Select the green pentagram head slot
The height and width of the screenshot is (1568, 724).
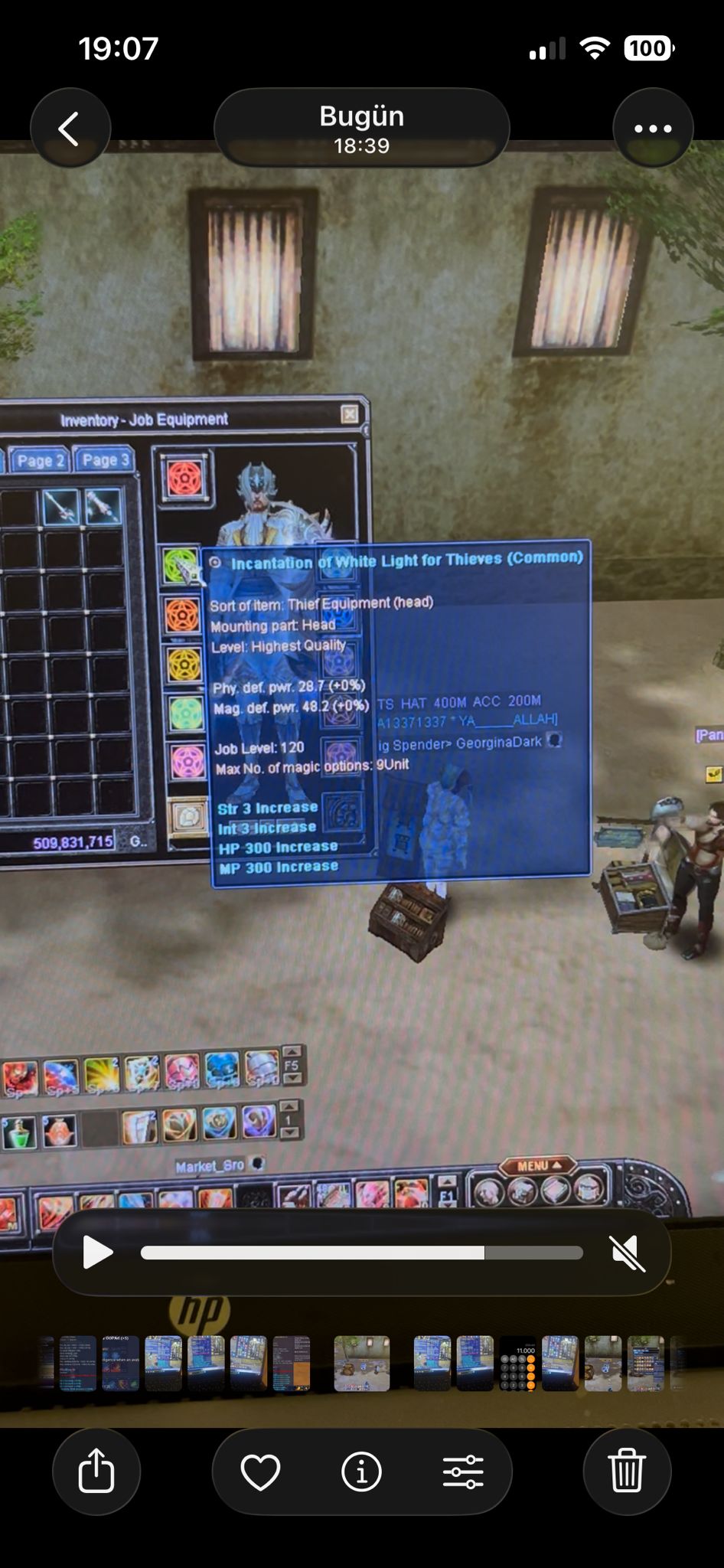181,565
